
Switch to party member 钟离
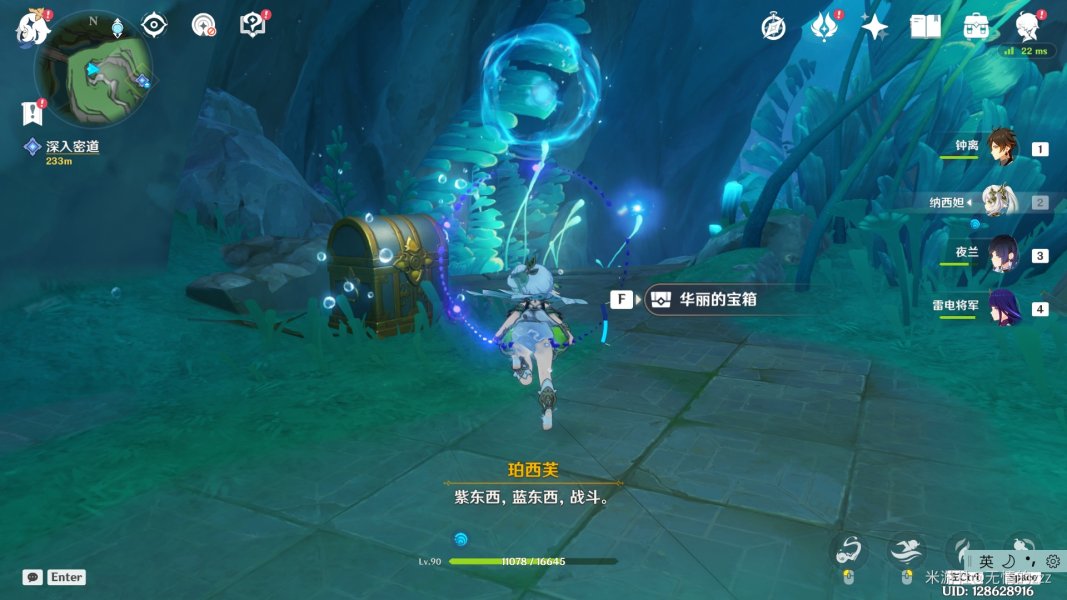pos(1002,148)
